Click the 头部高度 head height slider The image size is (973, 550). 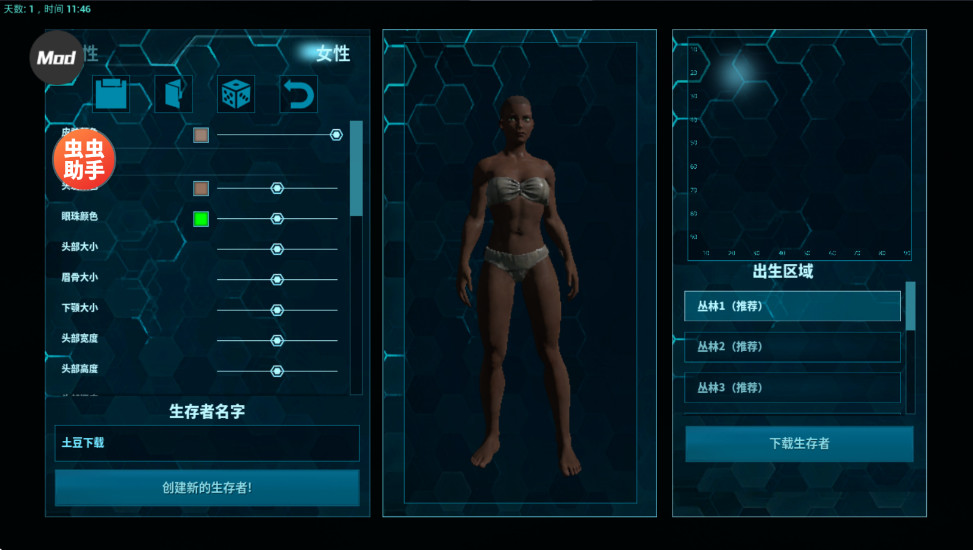(x=277, y=371)
